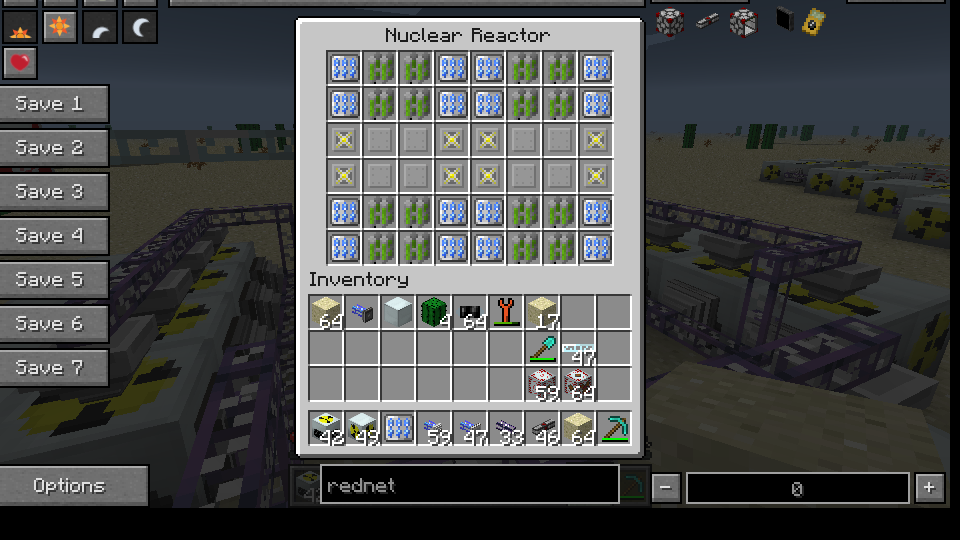Choose the yellow handheld device in the item panel
The height and width of the screenshot is (540, 960).
[814, 20]
